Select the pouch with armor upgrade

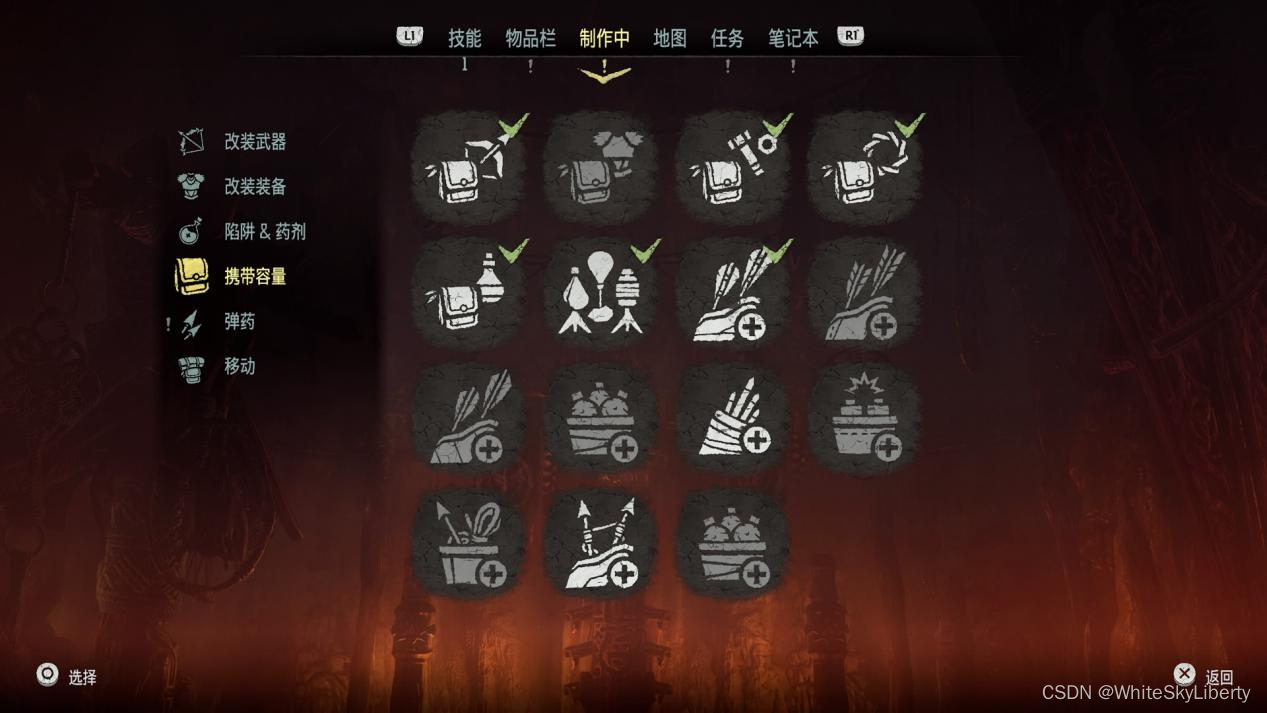(600, 167)
